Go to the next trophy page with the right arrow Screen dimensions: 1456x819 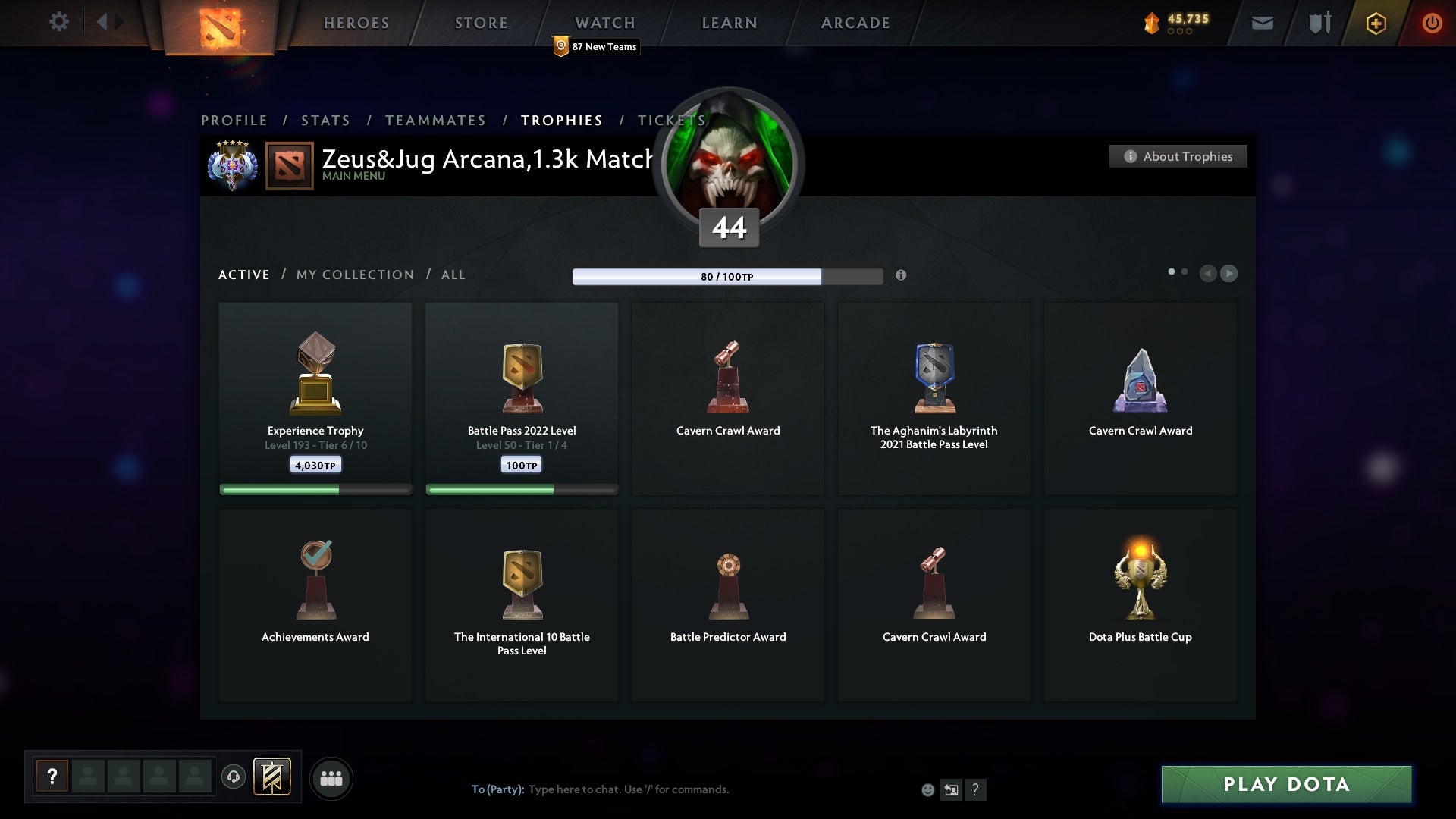tap(1228, 274)
